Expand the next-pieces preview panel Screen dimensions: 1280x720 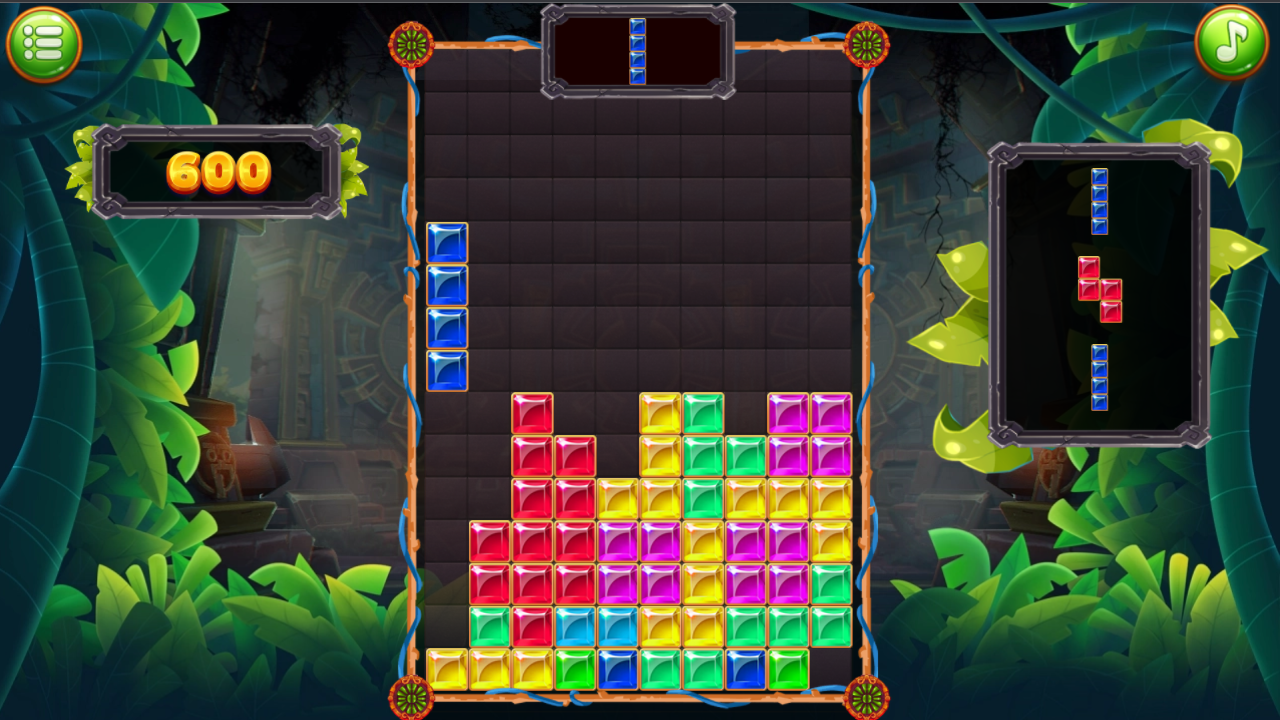click(x=1098, y=290)
